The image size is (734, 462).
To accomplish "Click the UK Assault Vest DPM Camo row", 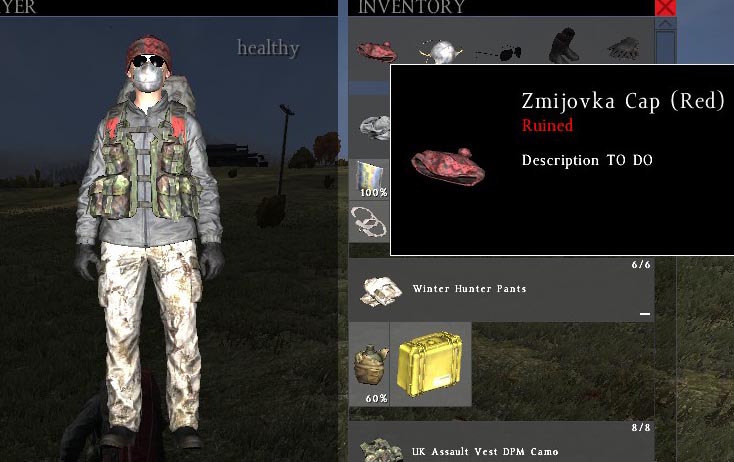I will (500, 451).
